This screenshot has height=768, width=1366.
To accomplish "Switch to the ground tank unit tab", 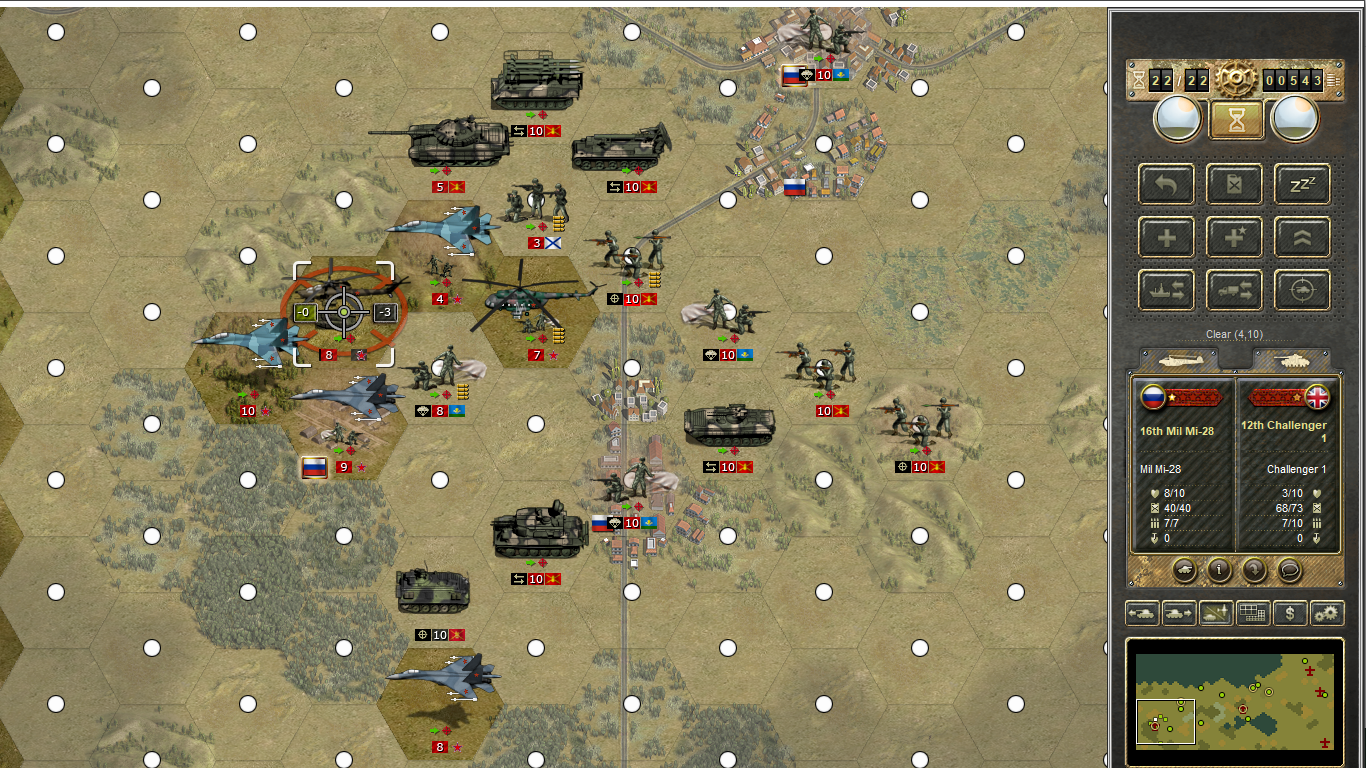I will point(1291,359).
